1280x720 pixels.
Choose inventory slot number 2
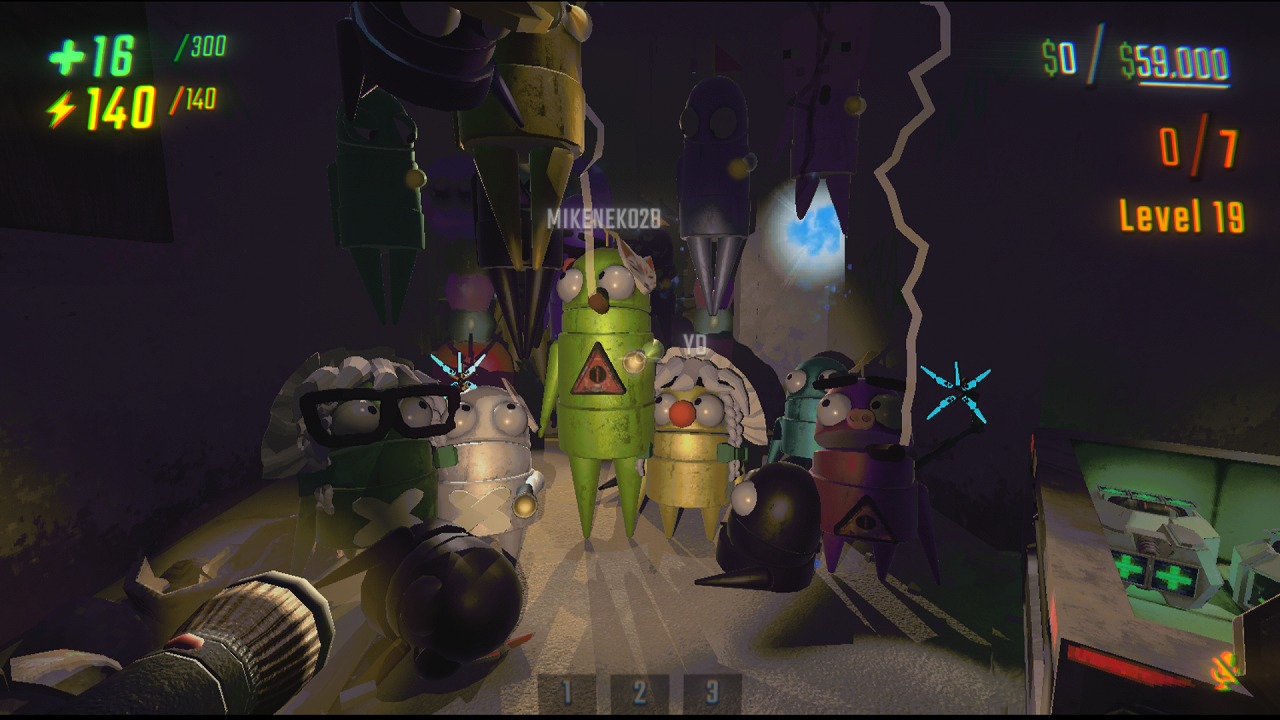coord(640,692)
